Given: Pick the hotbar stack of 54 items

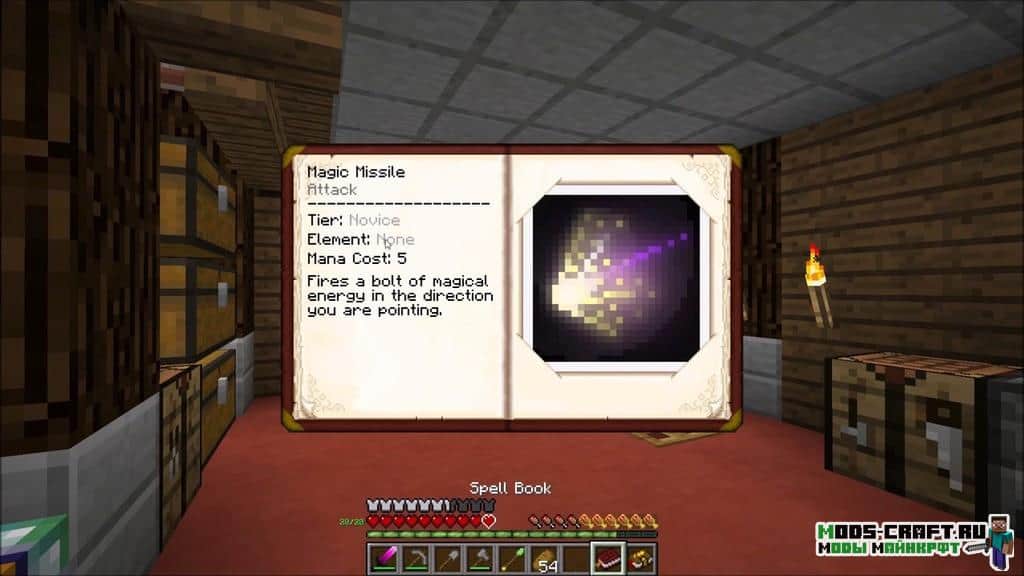Looking at the screenshot, I should pos(545,558).
